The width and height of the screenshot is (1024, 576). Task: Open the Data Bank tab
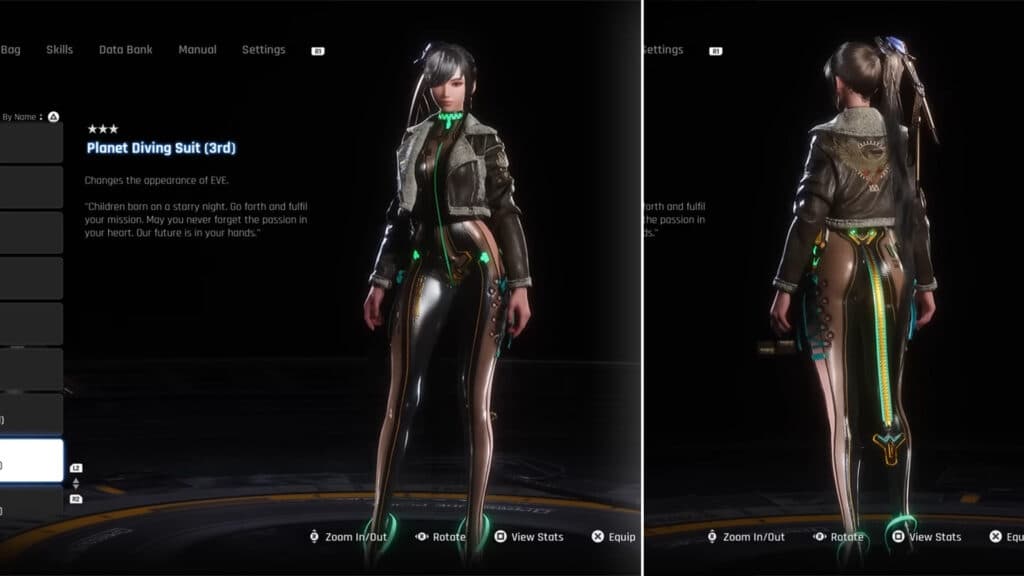(x=125, y=50)
